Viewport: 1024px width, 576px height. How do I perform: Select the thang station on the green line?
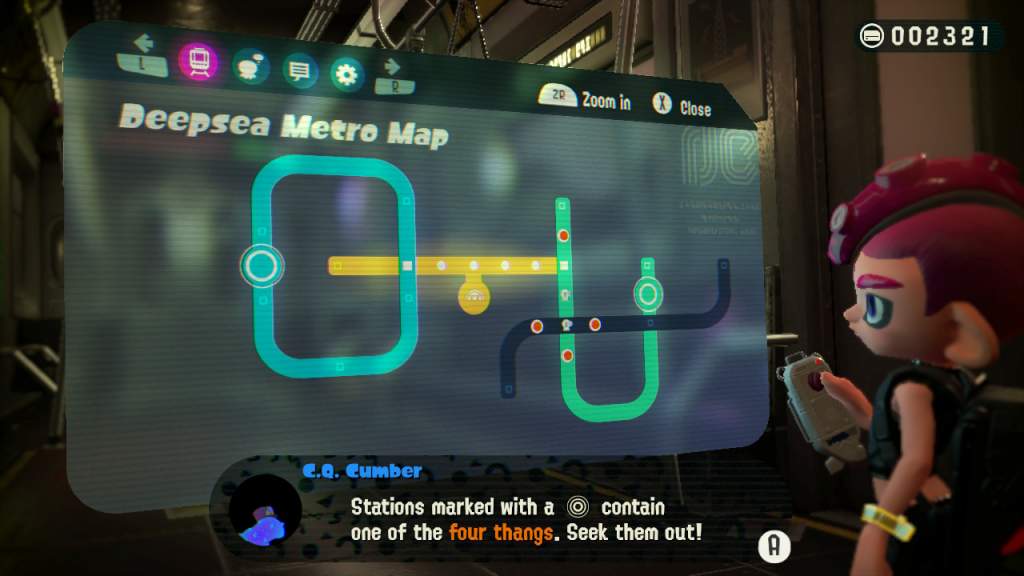pos(648,293)
